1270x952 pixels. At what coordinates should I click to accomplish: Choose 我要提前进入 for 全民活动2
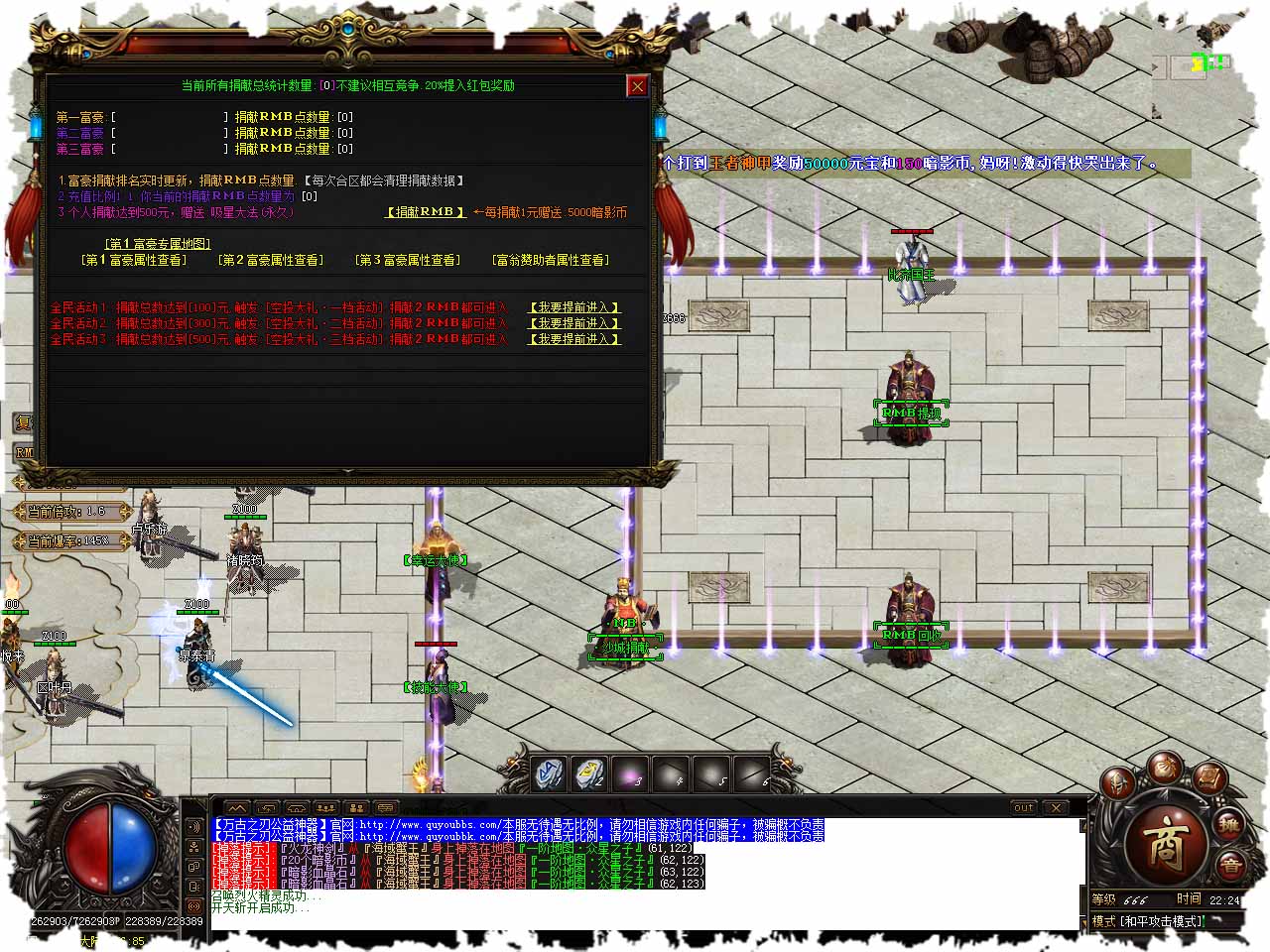[574, 323]
